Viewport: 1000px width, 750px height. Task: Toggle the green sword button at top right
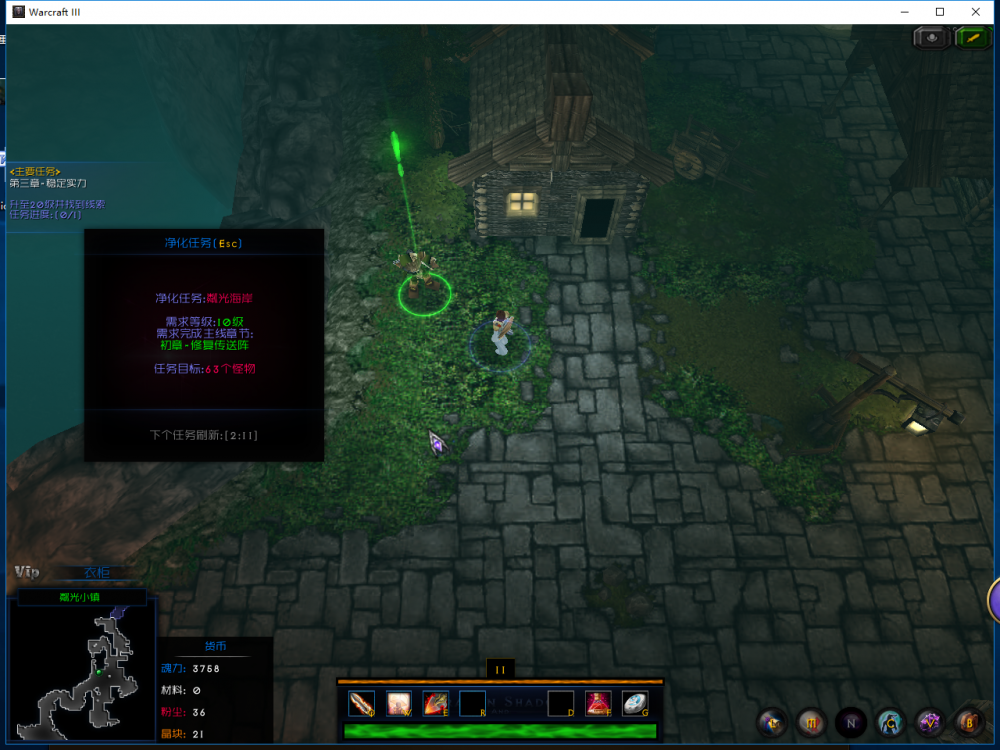[972, 37]
